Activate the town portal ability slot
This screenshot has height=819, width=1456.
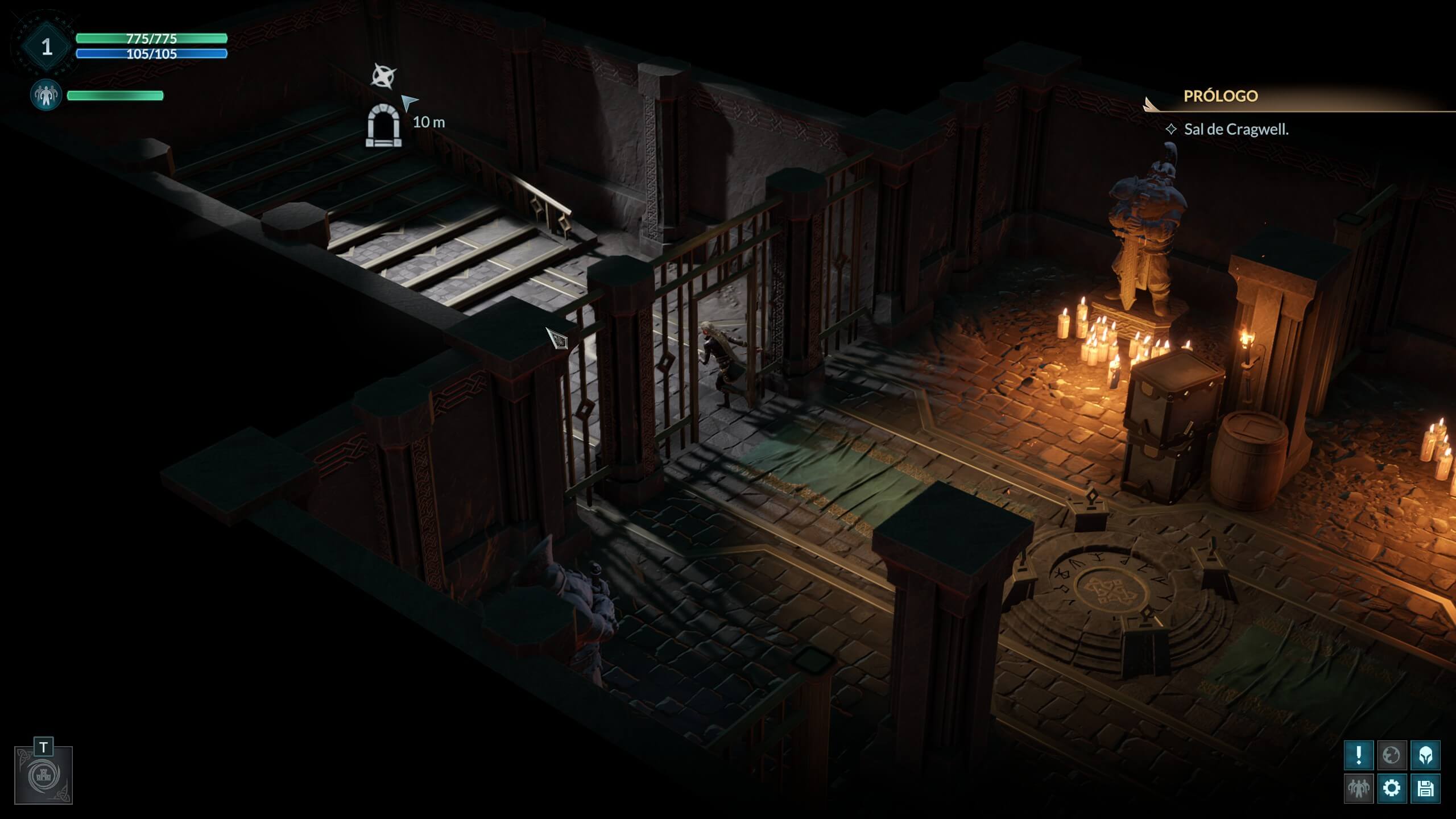point(44,775)
